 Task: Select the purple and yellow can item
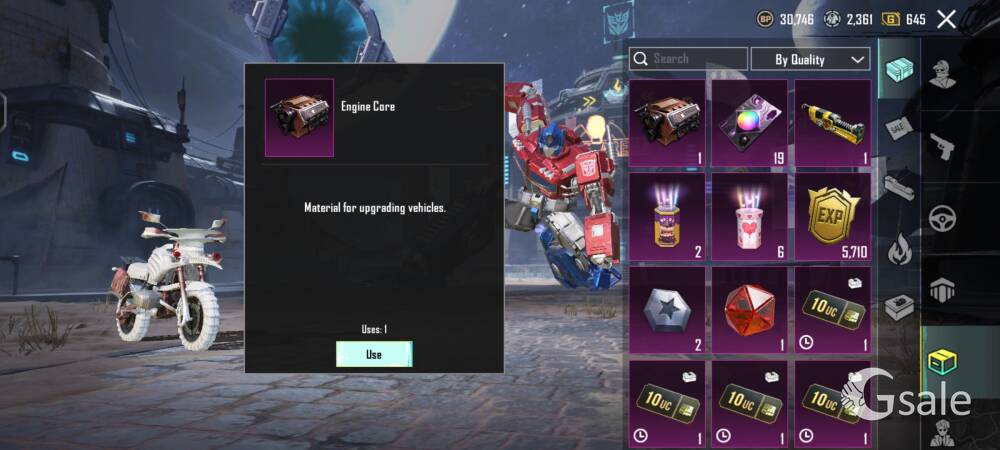669,216
